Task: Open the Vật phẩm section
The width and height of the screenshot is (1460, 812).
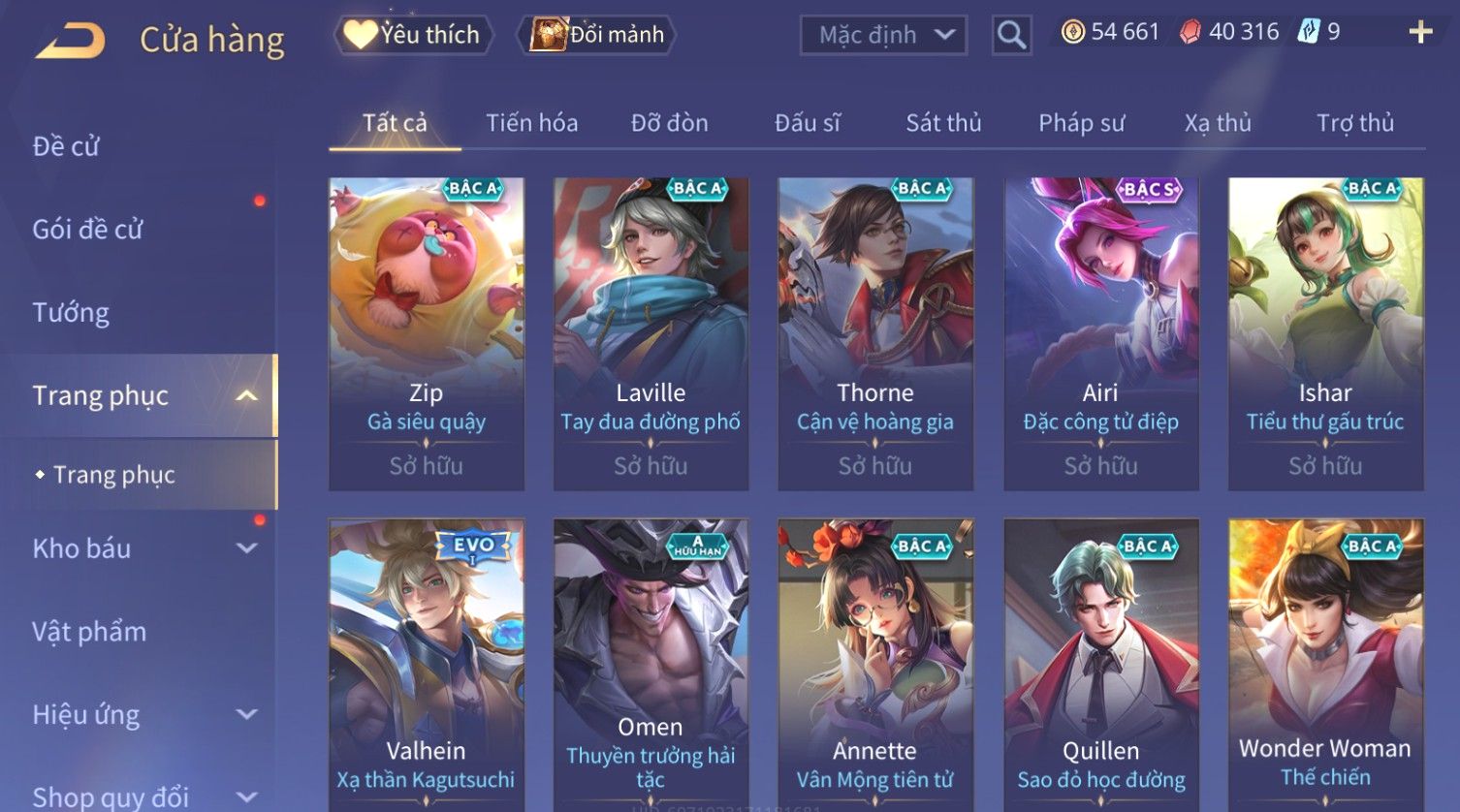Action: (x=89, y=632)
